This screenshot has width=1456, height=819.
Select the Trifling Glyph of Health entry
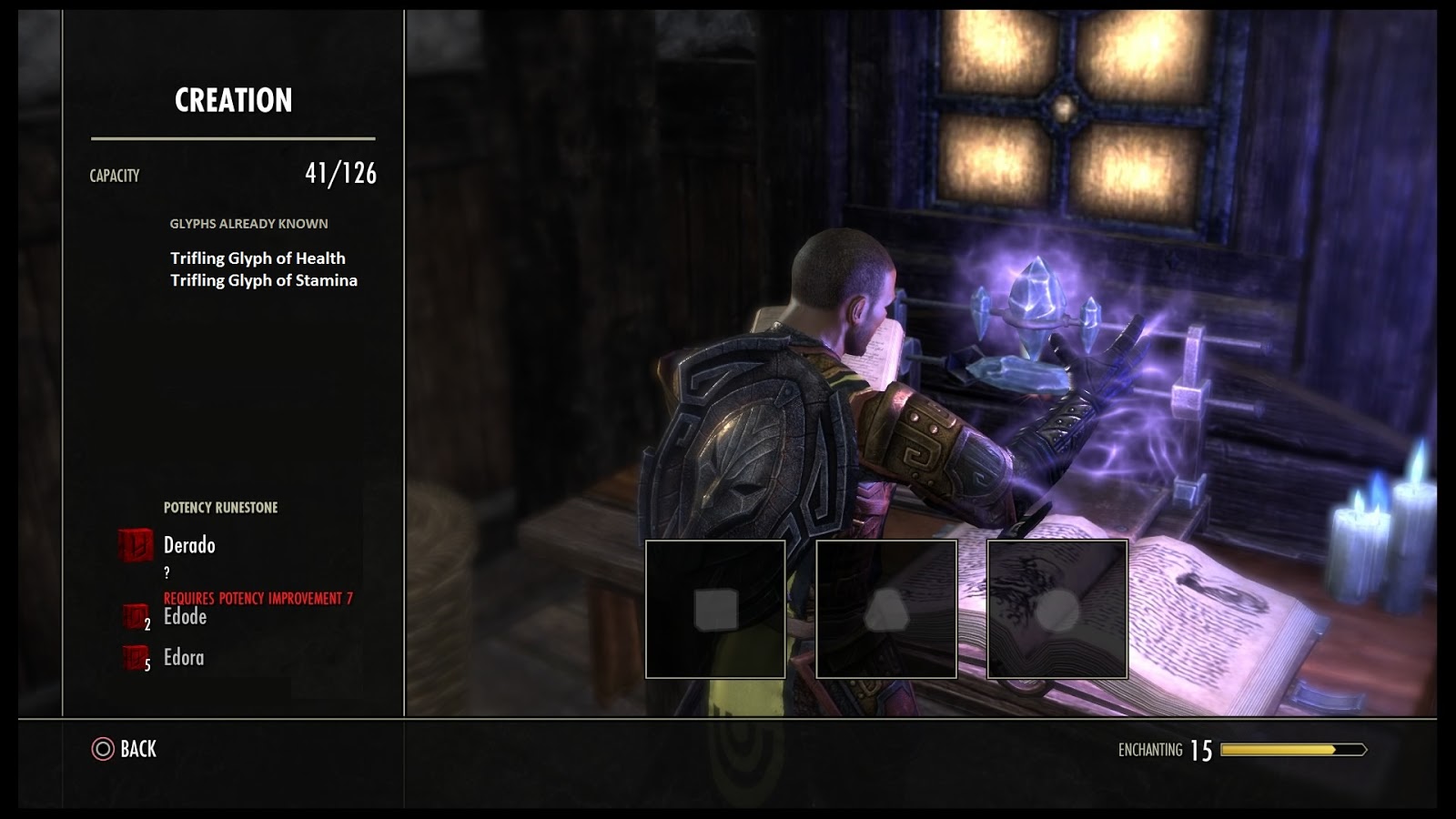(x=258, y=258)
